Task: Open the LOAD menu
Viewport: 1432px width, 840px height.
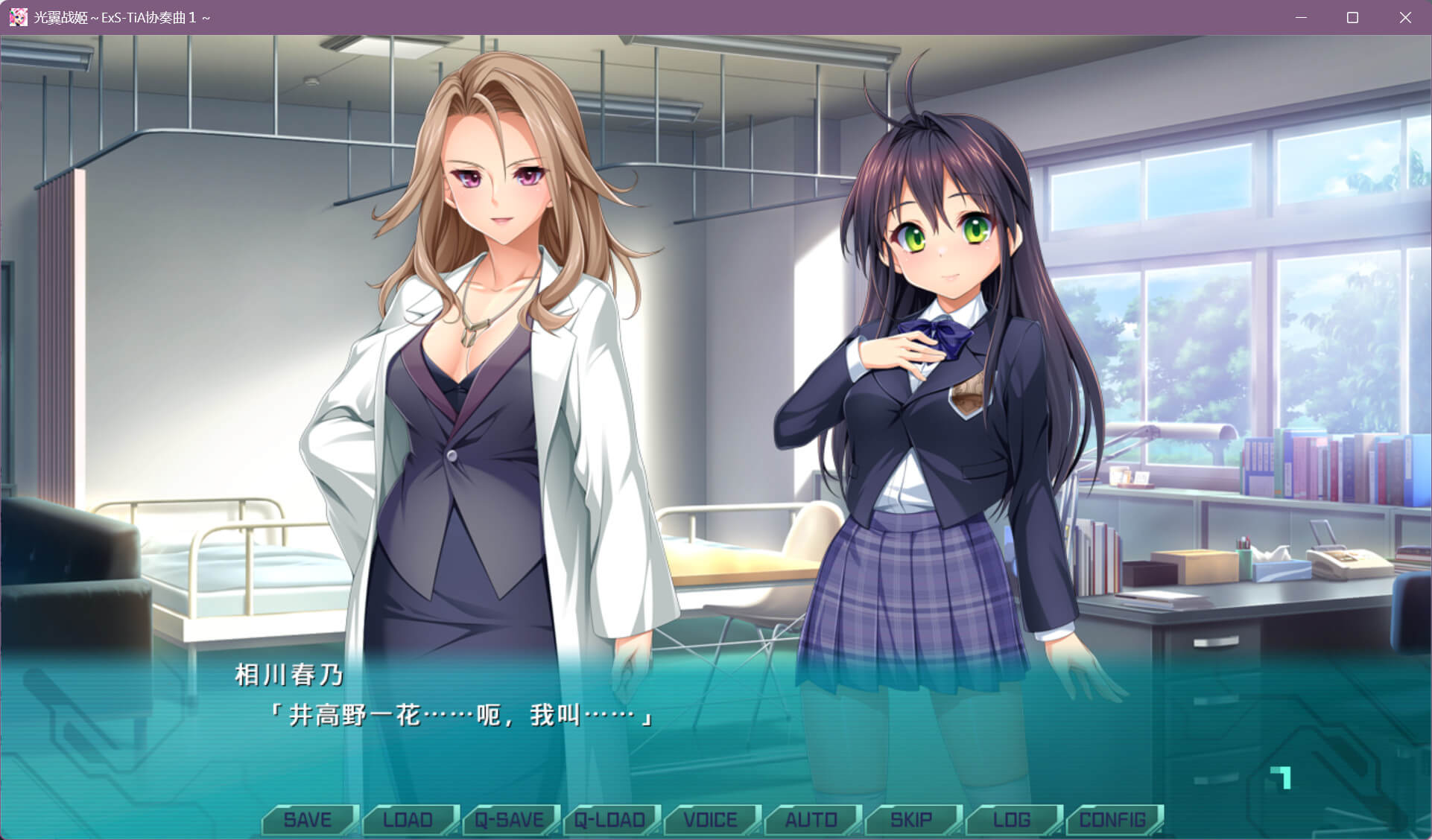Action: point(408,820)
